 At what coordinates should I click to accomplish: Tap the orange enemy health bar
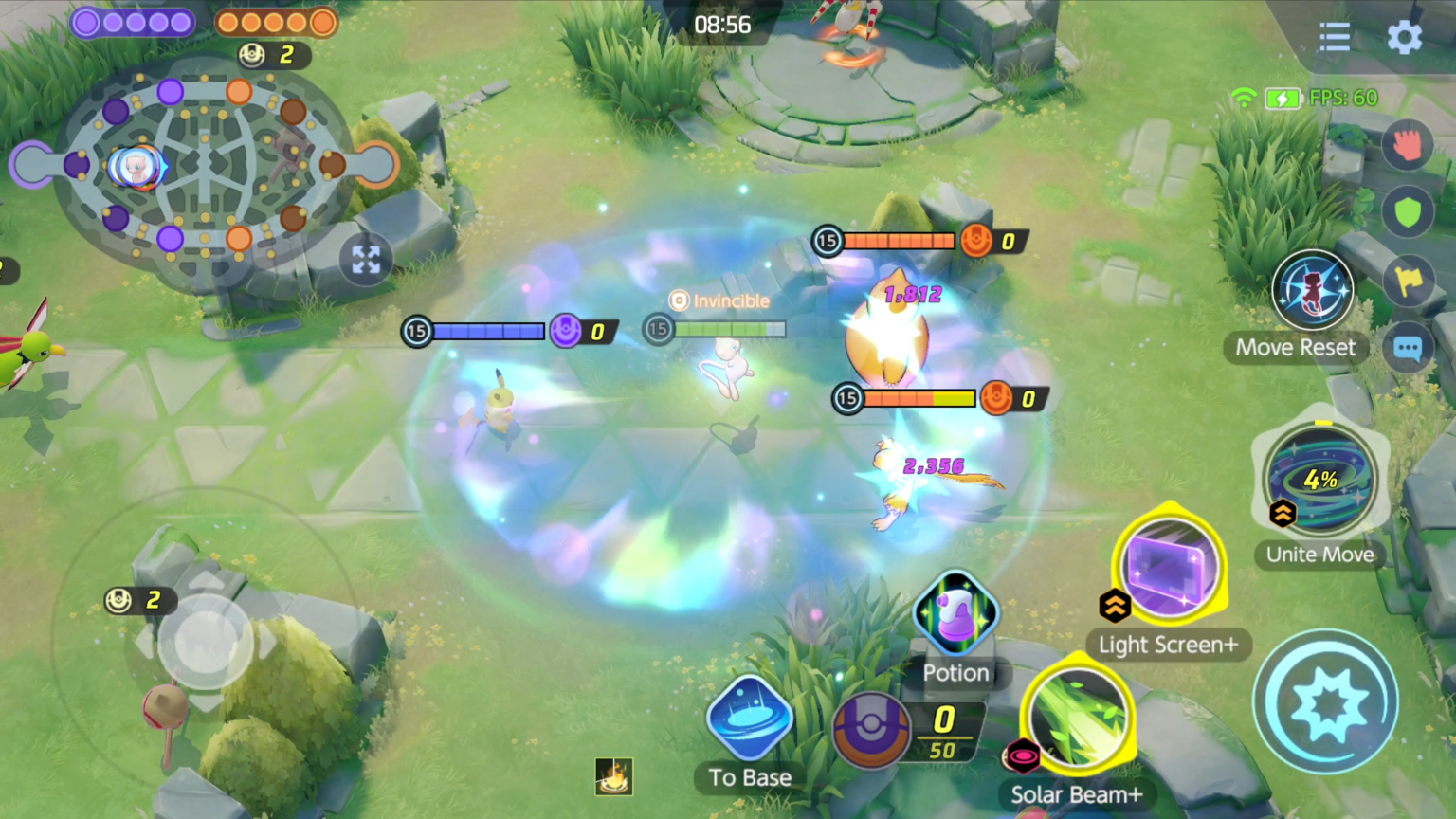[x=901, y=241]
